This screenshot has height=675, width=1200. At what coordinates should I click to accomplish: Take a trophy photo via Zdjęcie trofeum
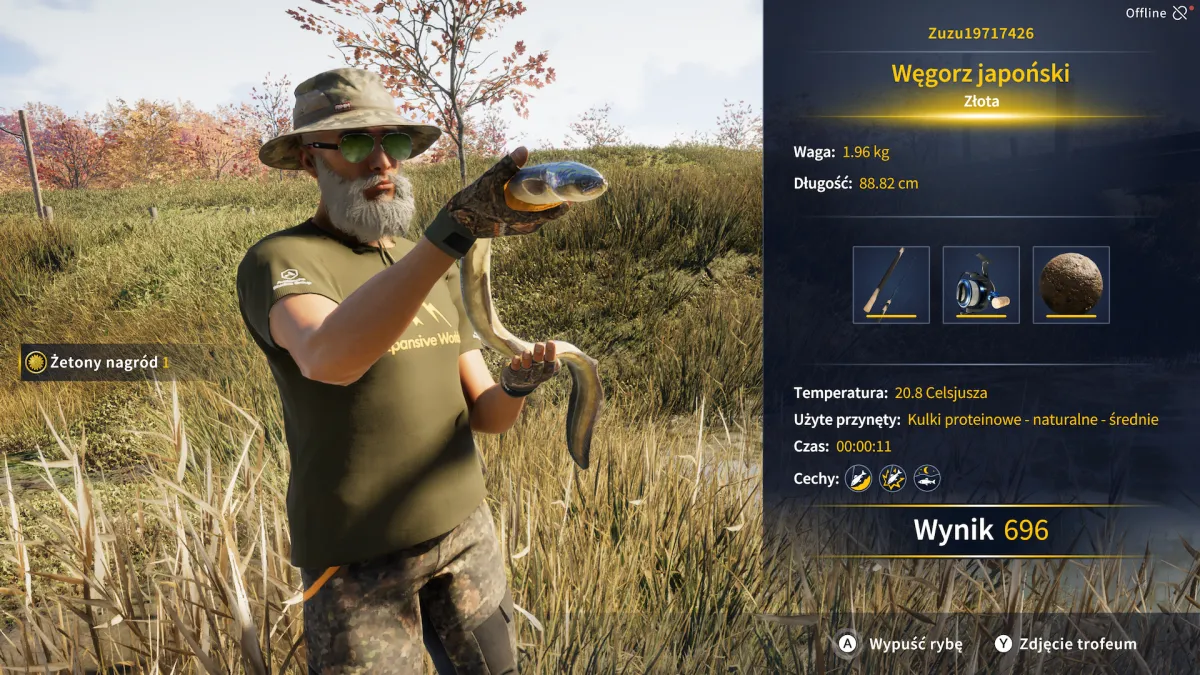point(1066,644)
